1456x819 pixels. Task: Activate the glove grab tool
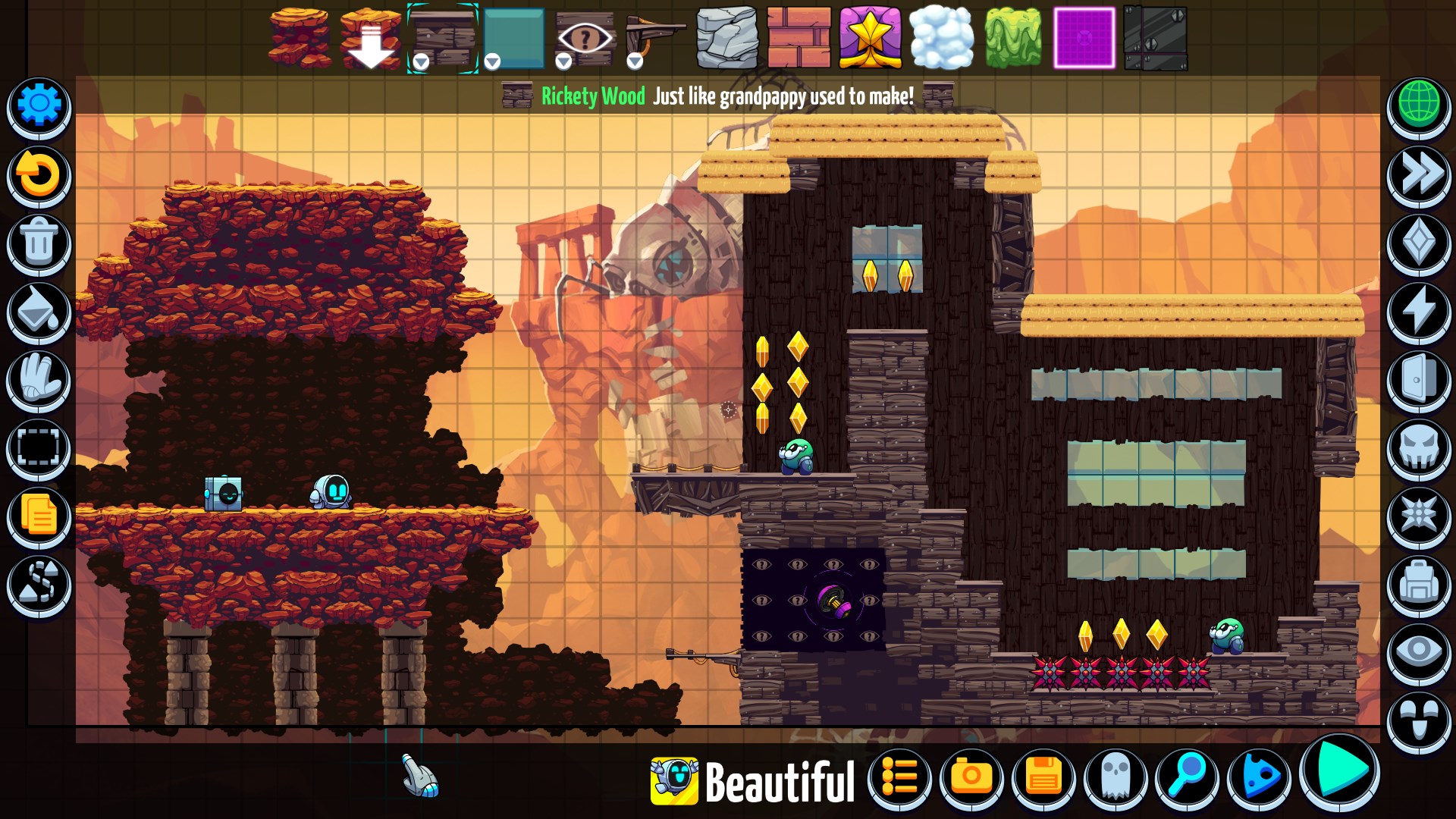pos(39,379)
